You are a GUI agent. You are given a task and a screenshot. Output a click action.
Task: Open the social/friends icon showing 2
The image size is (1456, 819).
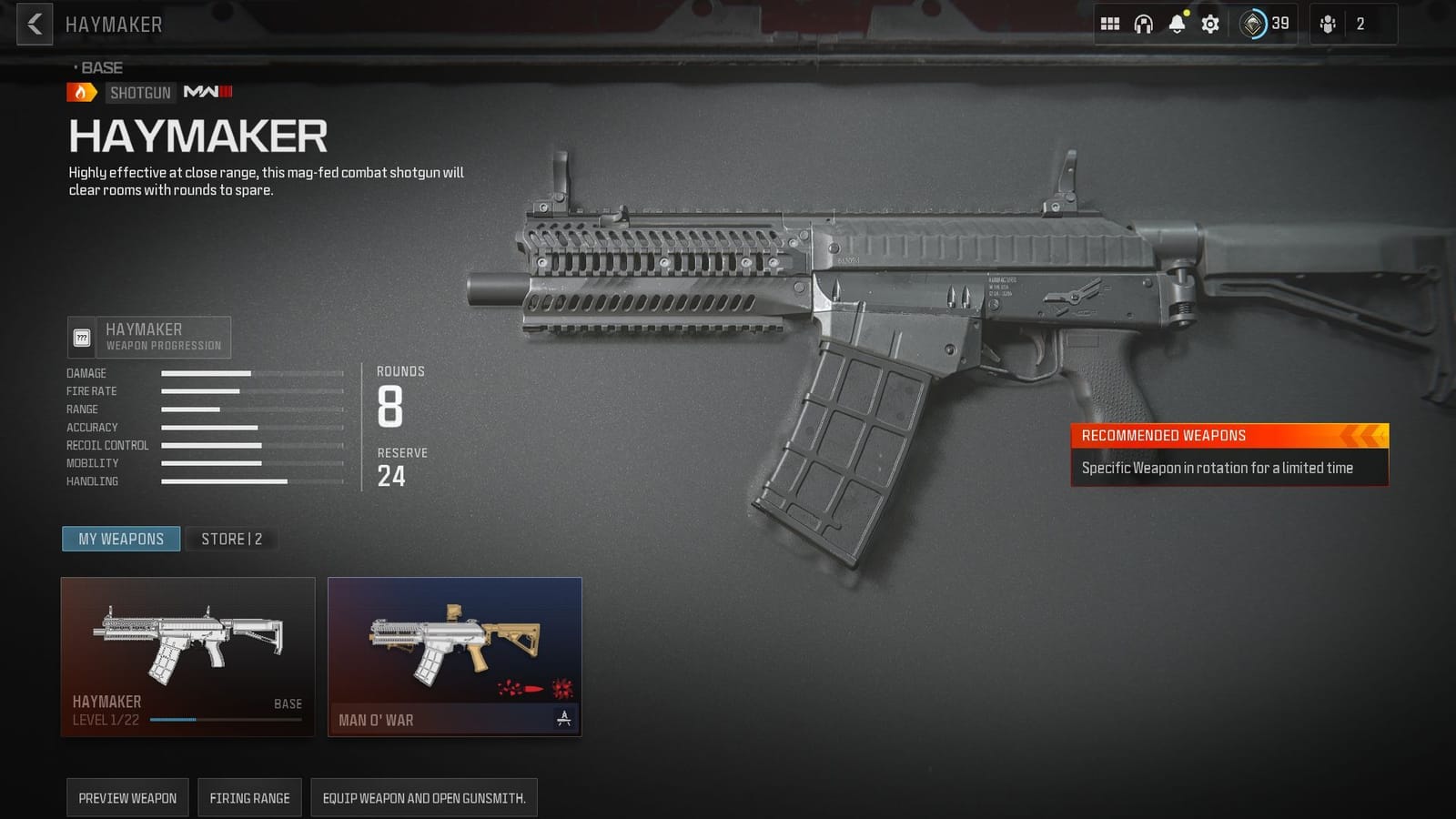(x=1329, y=24)
